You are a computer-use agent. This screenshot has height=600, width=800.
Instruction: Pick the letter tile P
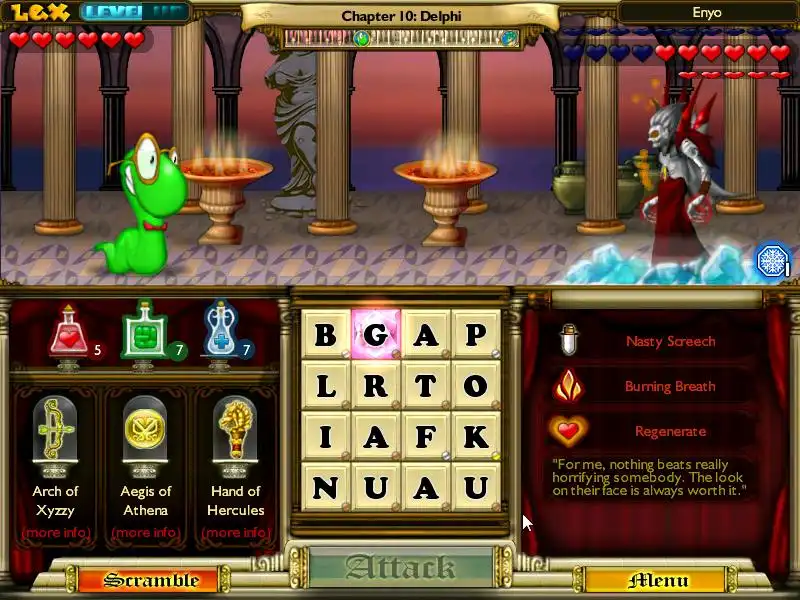(x=476, y=335)
